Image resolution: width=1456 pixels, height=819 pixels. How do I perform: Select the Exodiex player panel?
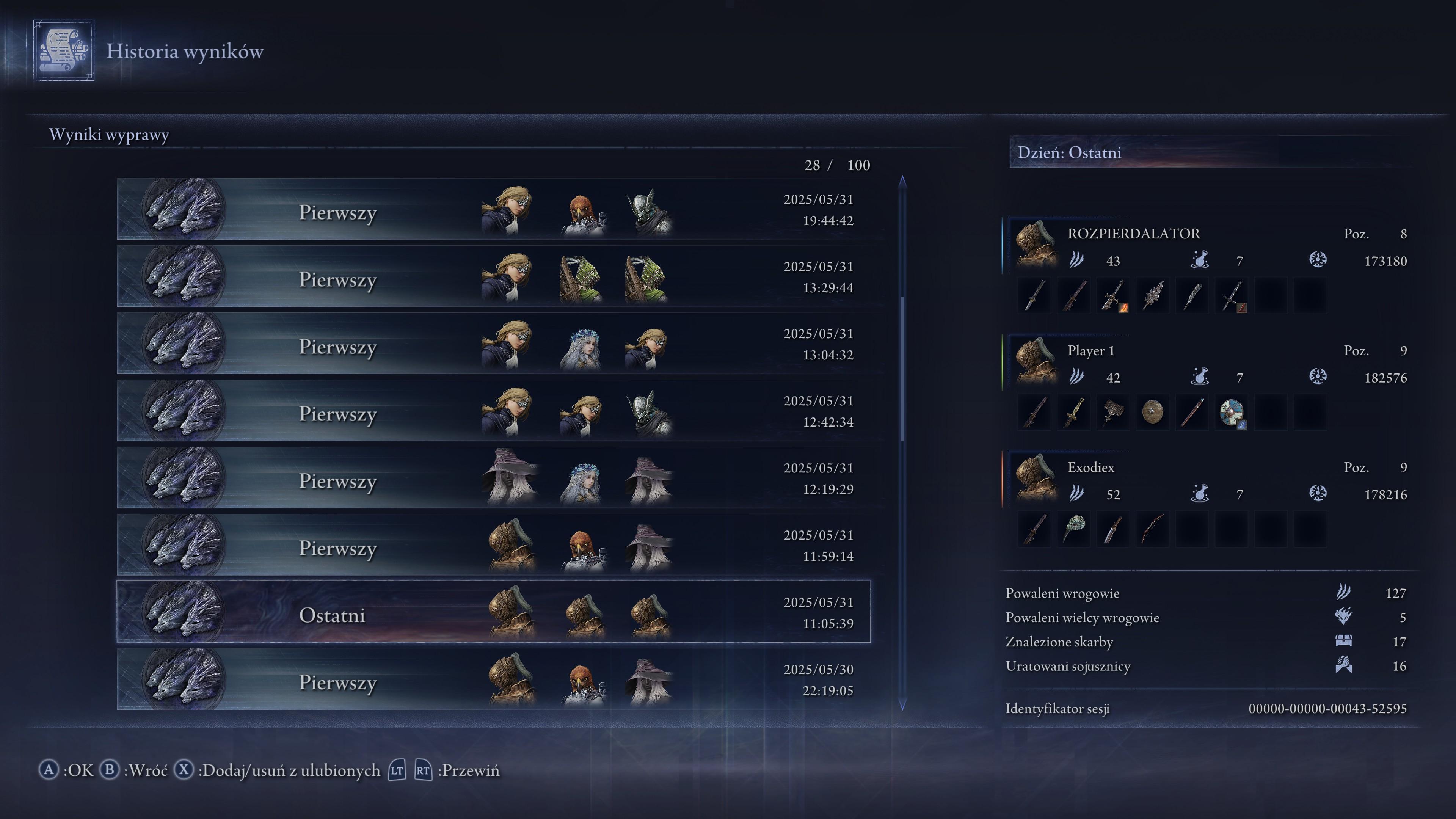tap(1207, 480)
